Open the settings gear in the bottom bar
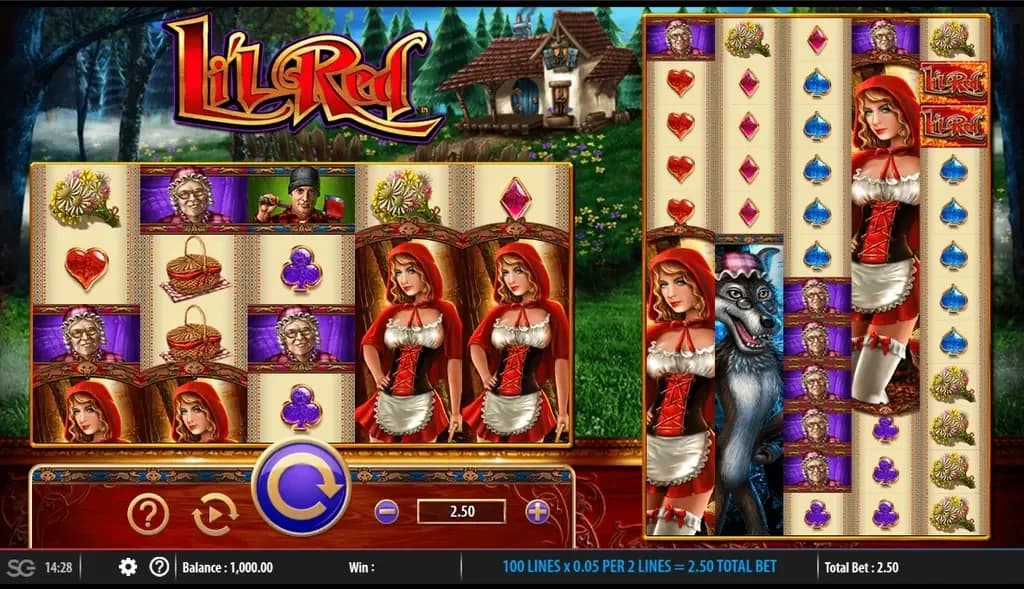1024x589 pixels. coord(128,567)
